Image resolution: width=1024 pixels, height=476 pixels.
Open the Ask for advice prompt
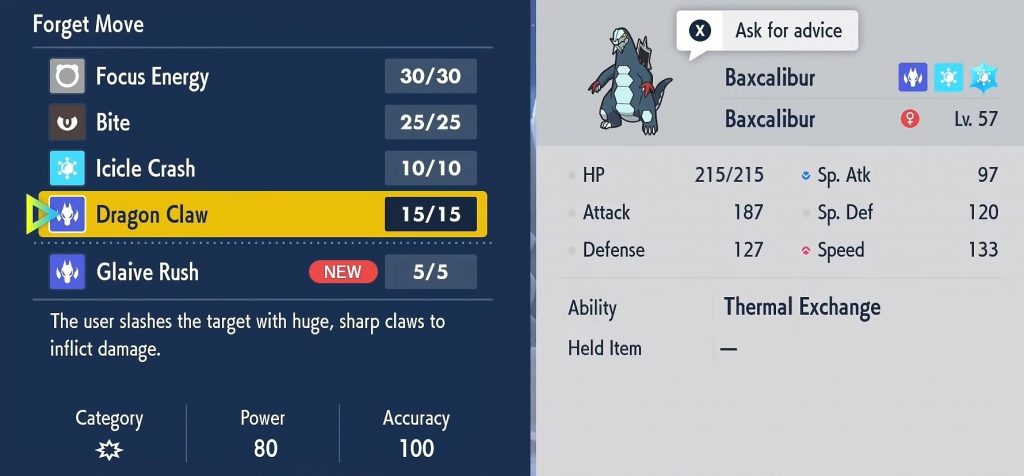[767, 31]
